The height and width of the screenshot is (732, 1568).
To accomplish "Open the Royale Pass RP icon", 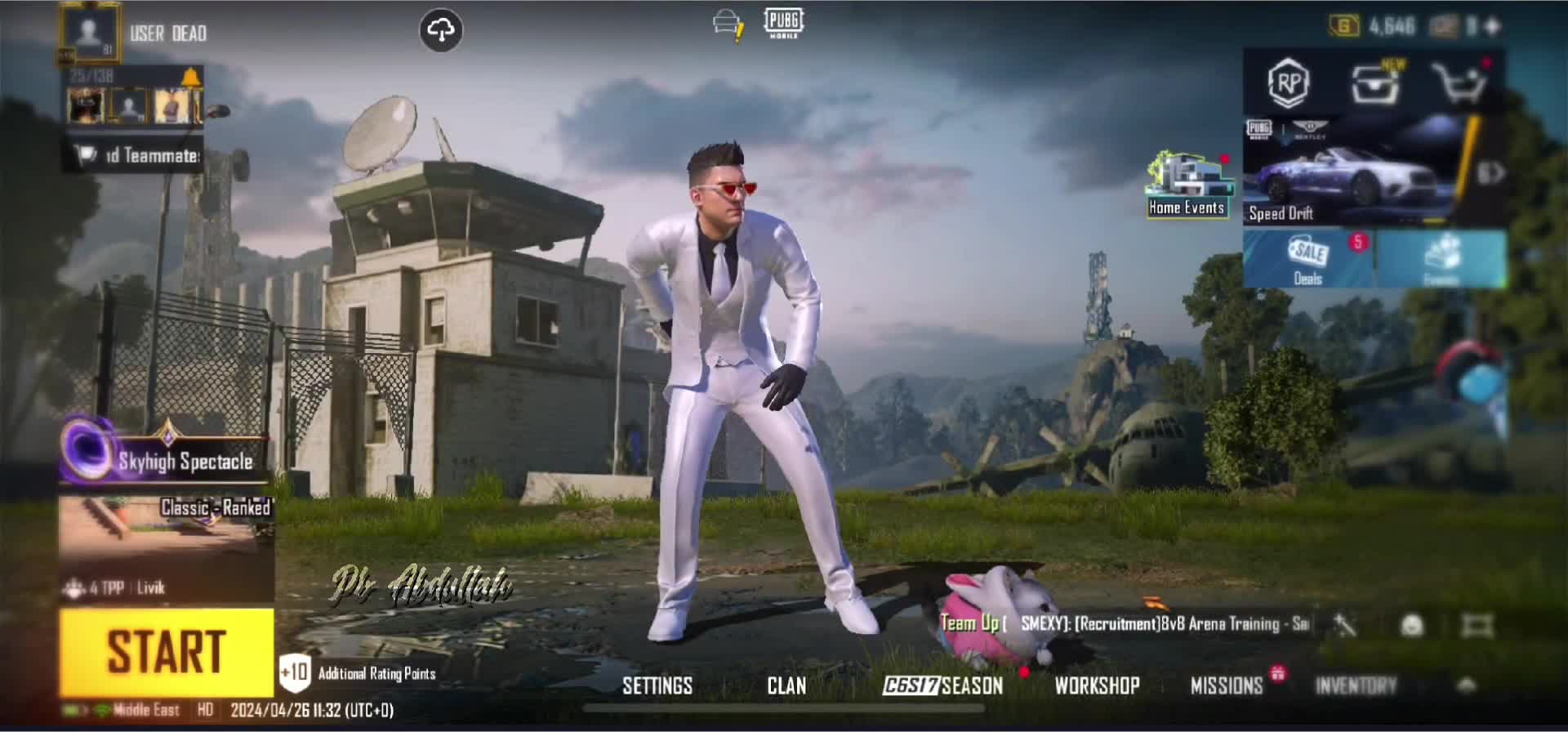I will [x=1289, y=83].
